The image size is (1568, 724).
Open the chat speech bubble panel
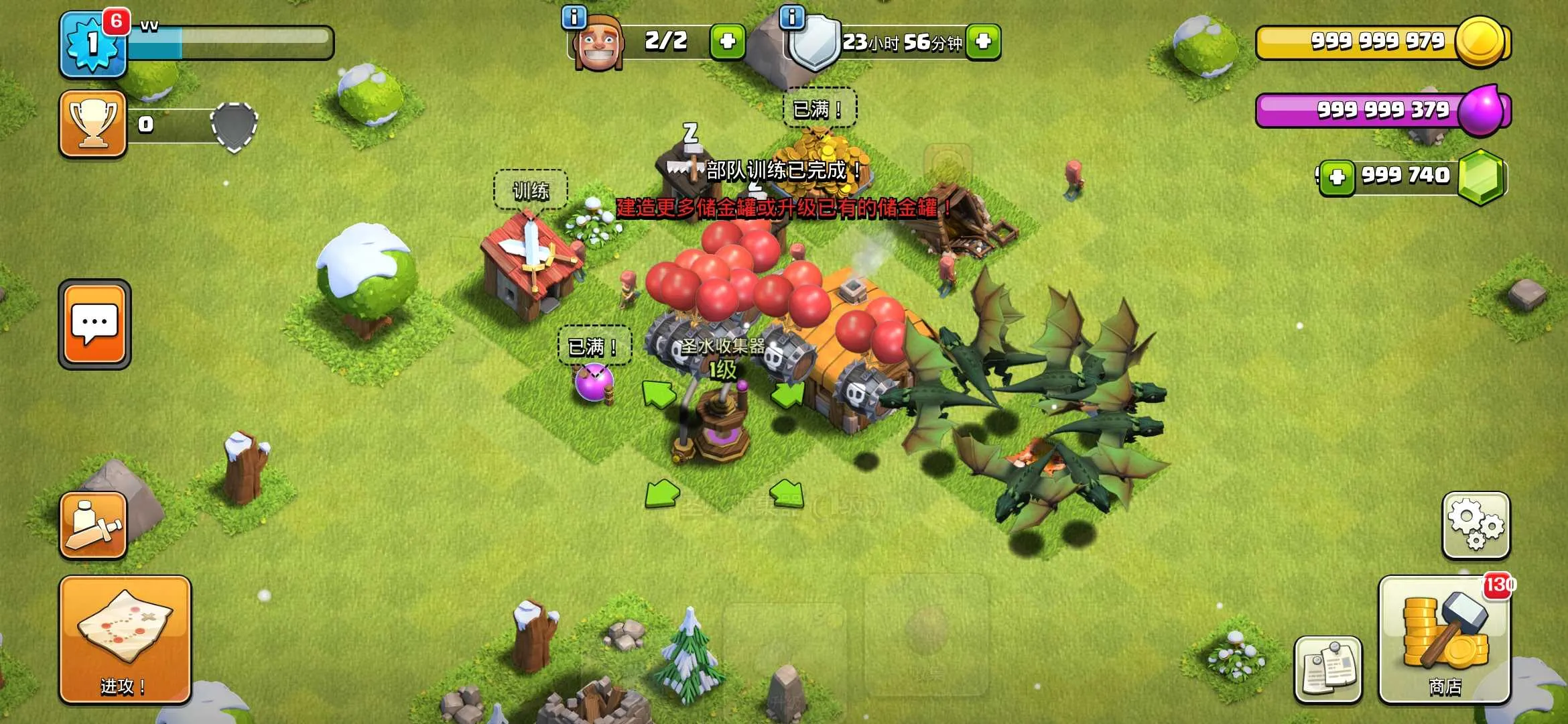(94, 324)
